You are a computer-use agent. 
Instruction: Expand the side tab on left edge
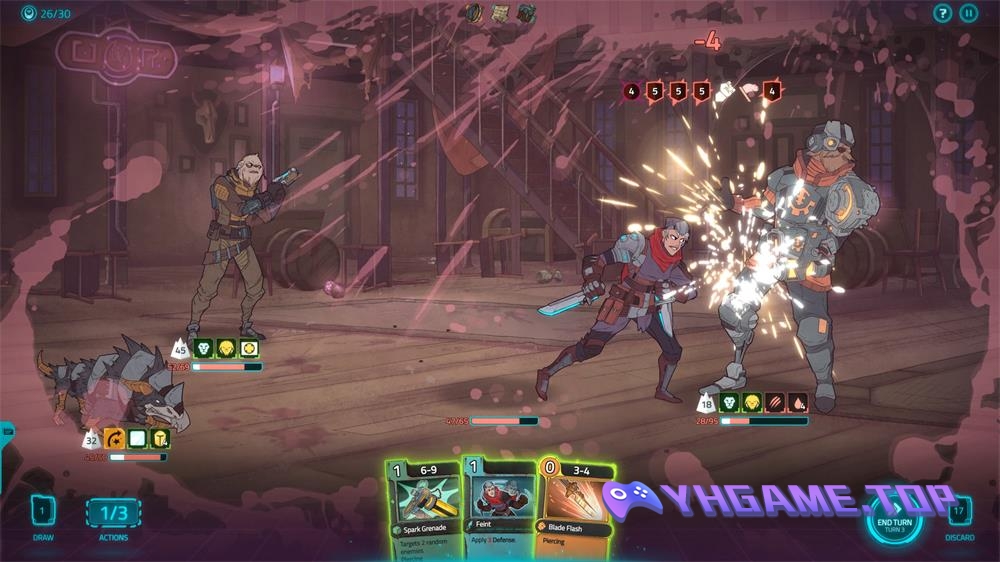pyautogui.click(x=5, y=432)
